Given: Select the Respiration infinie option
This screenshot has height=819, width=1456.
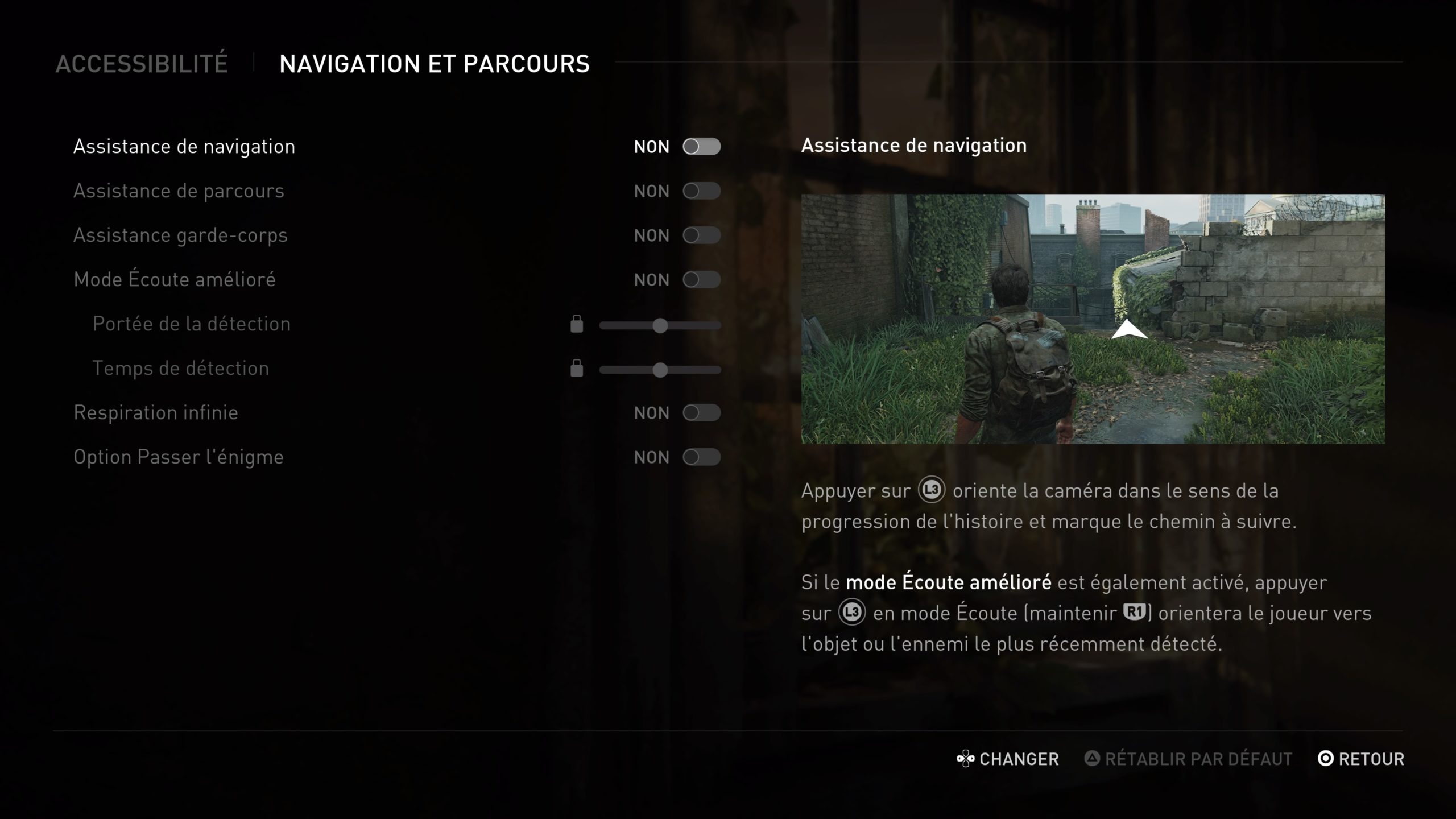Looking at the screenshot, I should (156, 413).
